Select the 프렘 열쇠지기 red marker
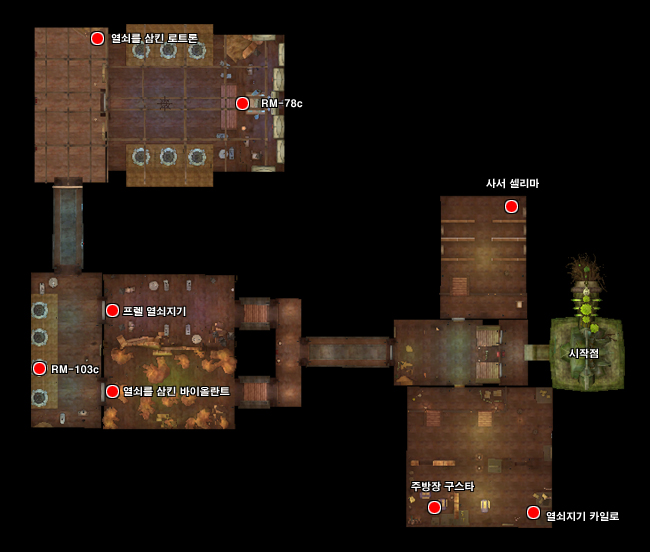The image size is (650, 552). [x=112, y=310]
